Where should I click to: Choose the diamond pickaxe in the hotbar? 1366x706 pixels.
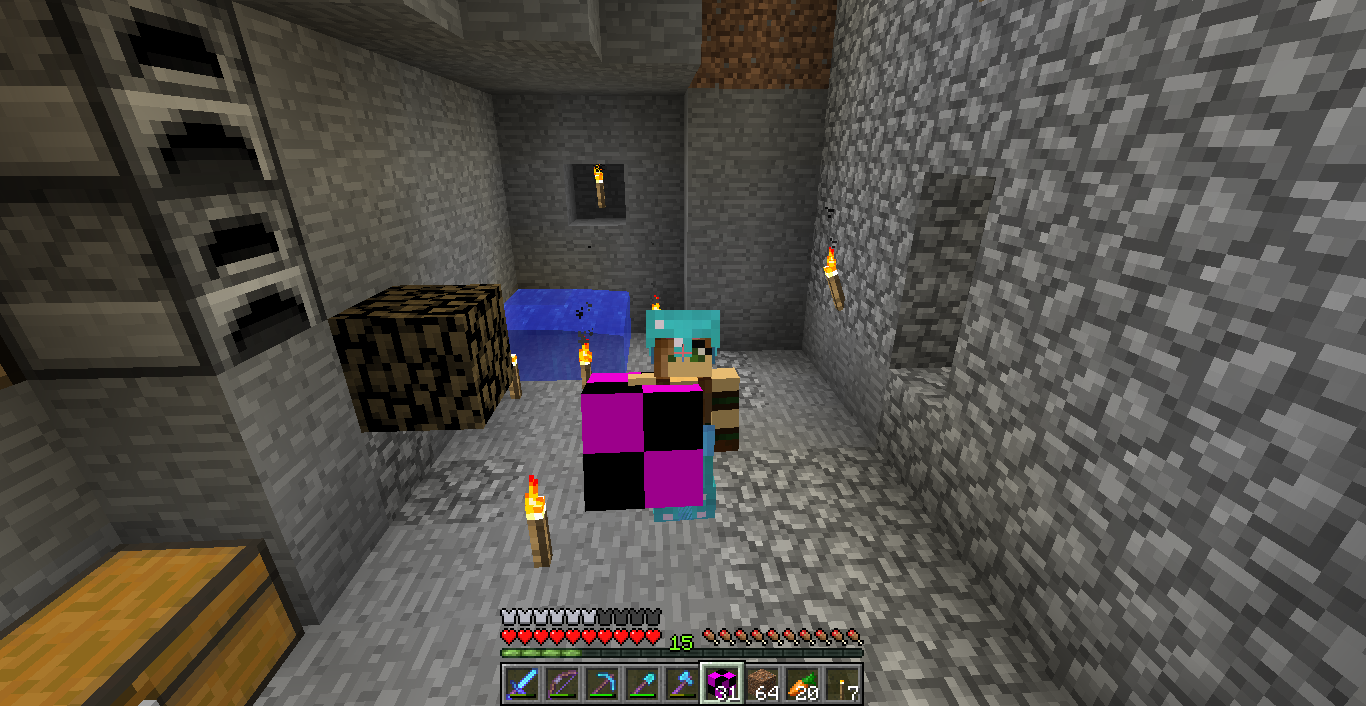pos(601,684)
